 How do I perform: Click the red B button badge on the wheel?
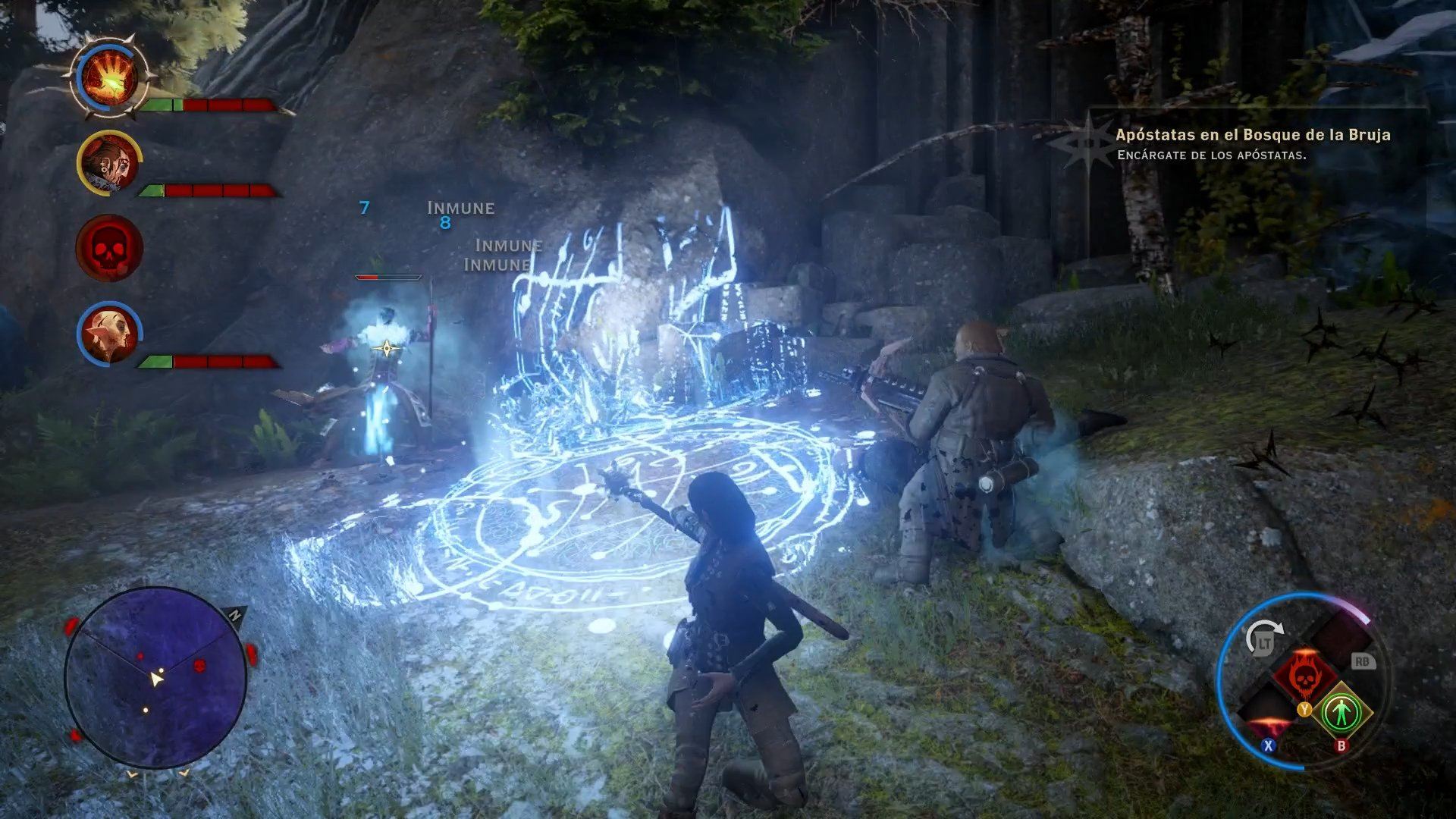pos(1341,746)
